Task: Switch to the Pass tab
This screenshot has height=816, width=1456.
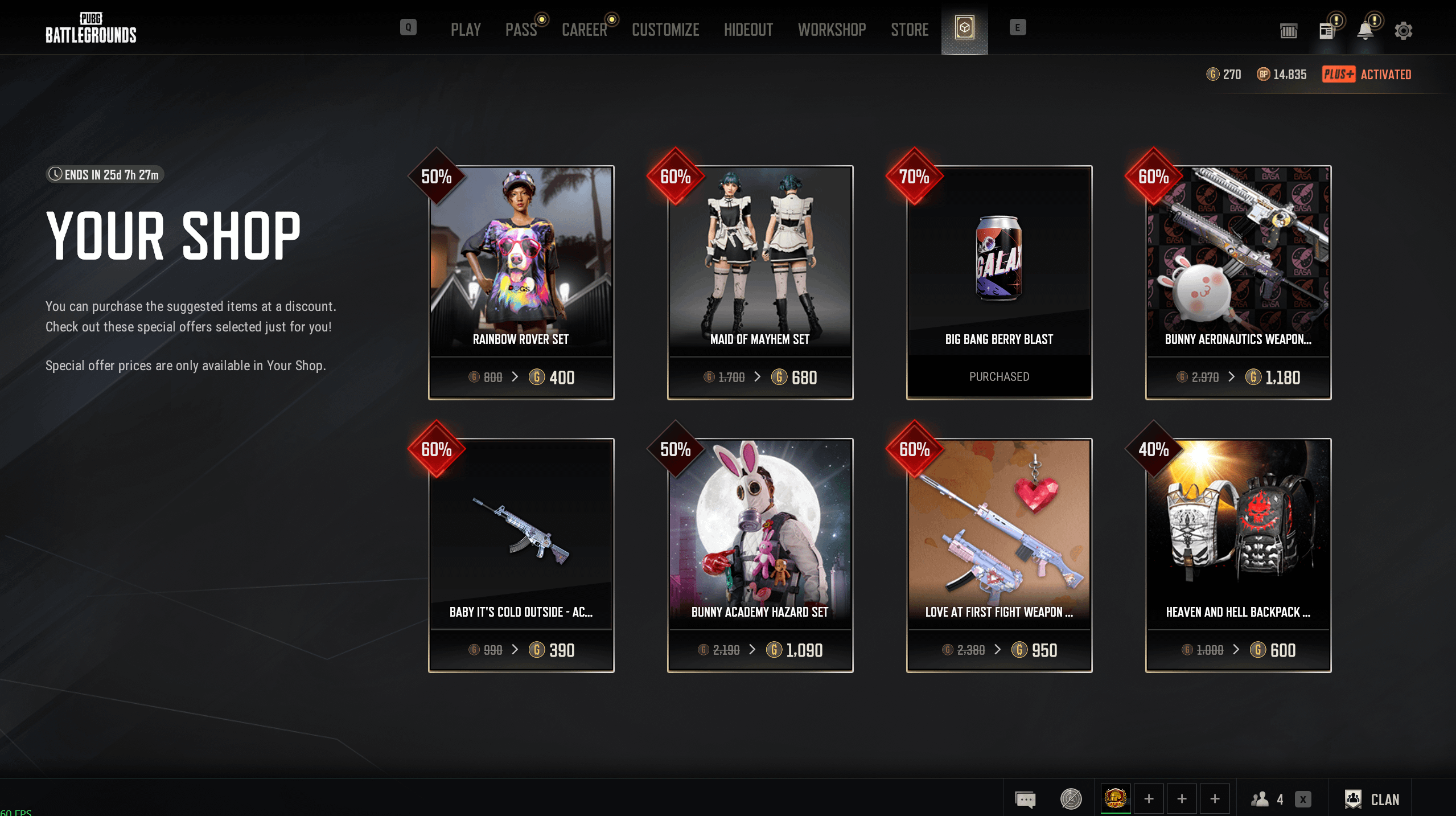Action: pos(521,30)
